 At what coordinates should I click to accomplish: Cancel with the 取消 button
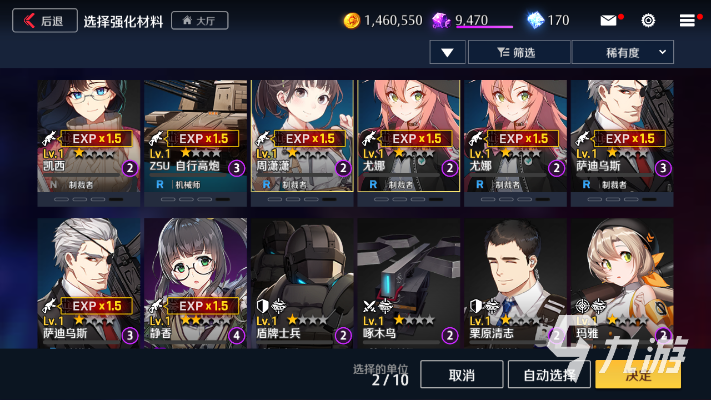coord(461,375)
